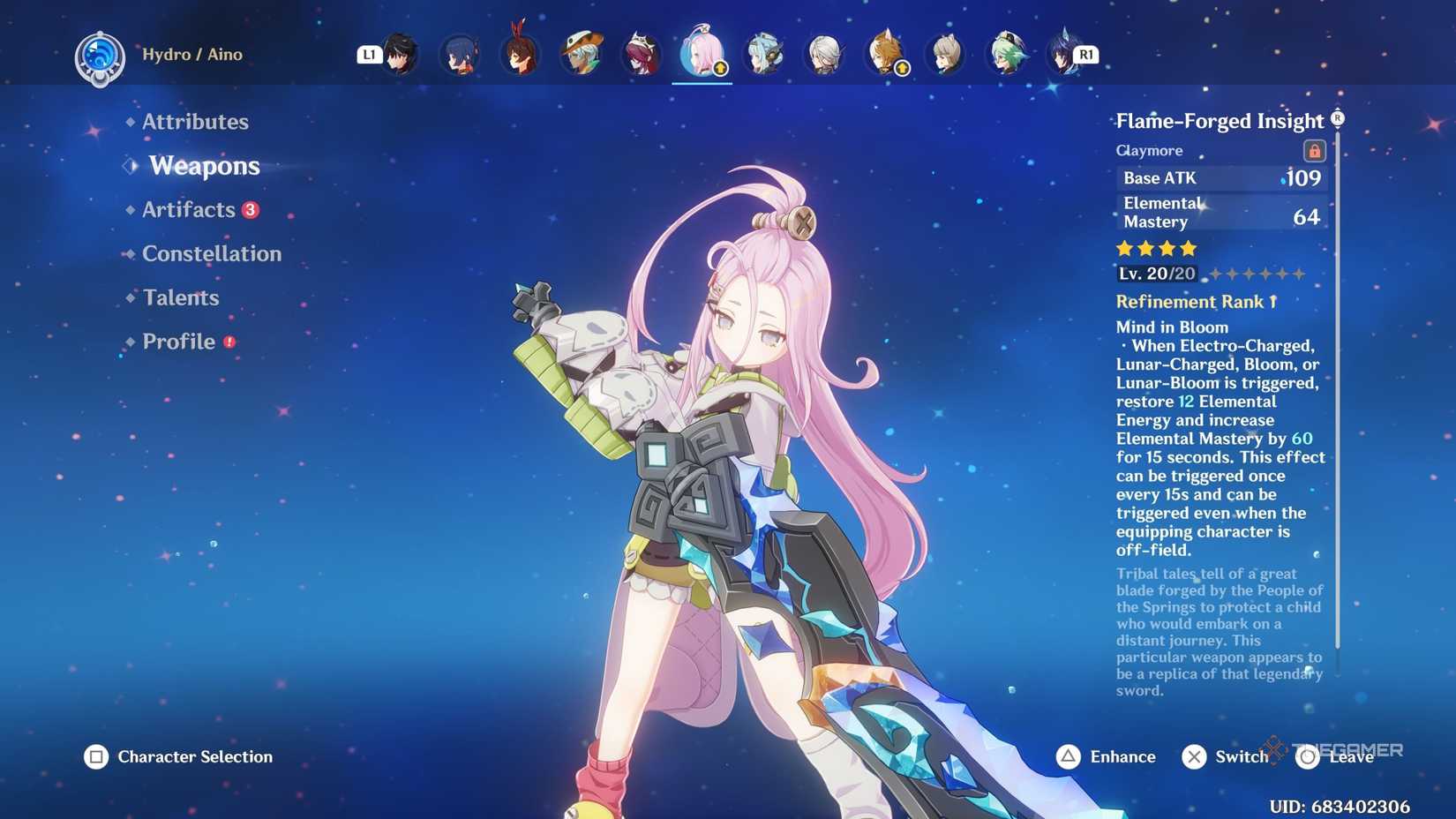The image size is (1456, 819).
Task: Toggle the weapon lock icon
Action: tap(1314, 151)
